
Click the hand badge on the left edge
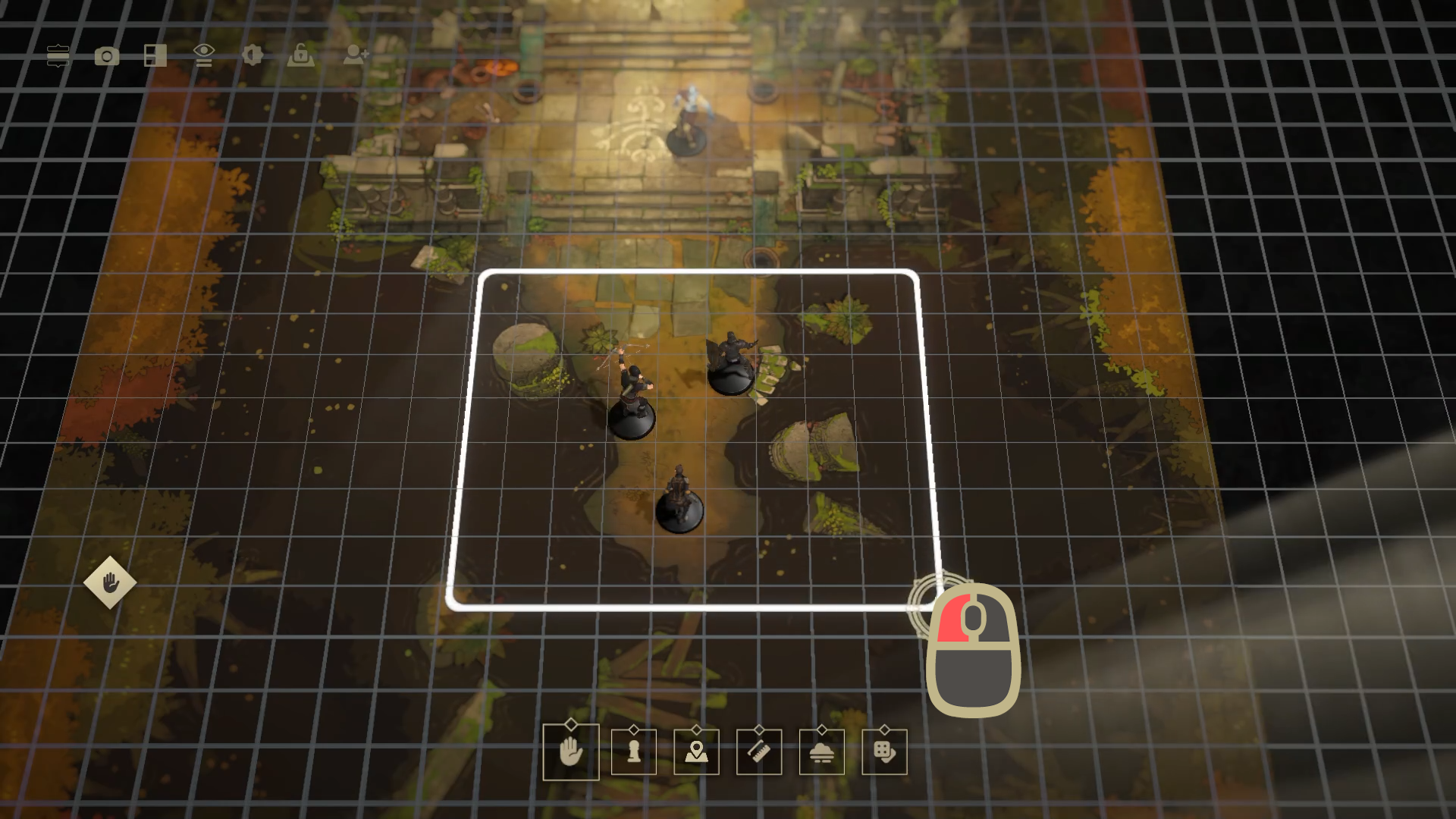tap(110, 584)
